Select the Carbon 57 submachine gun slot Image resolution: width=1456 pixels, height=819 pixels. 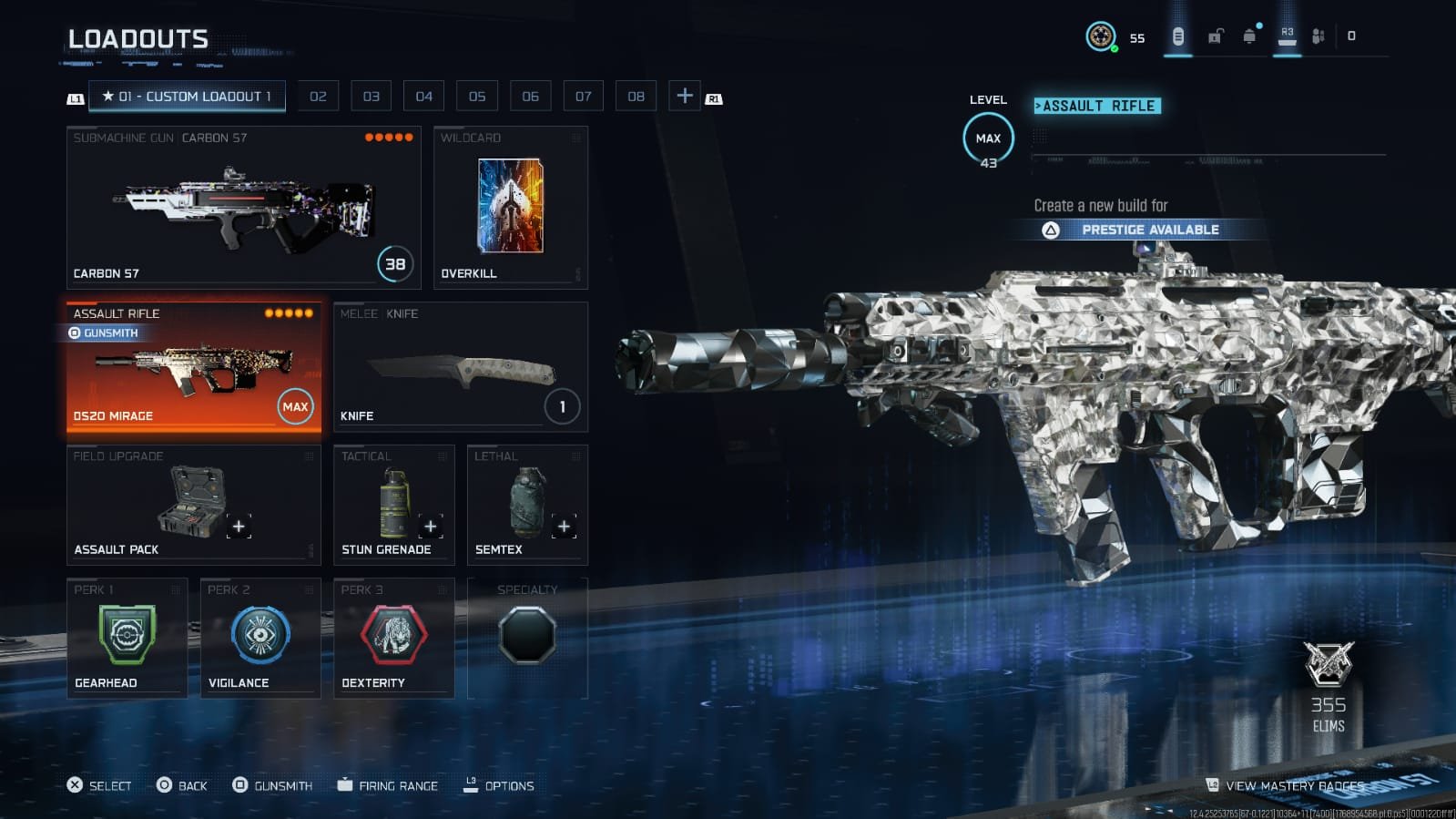(243, 207)
